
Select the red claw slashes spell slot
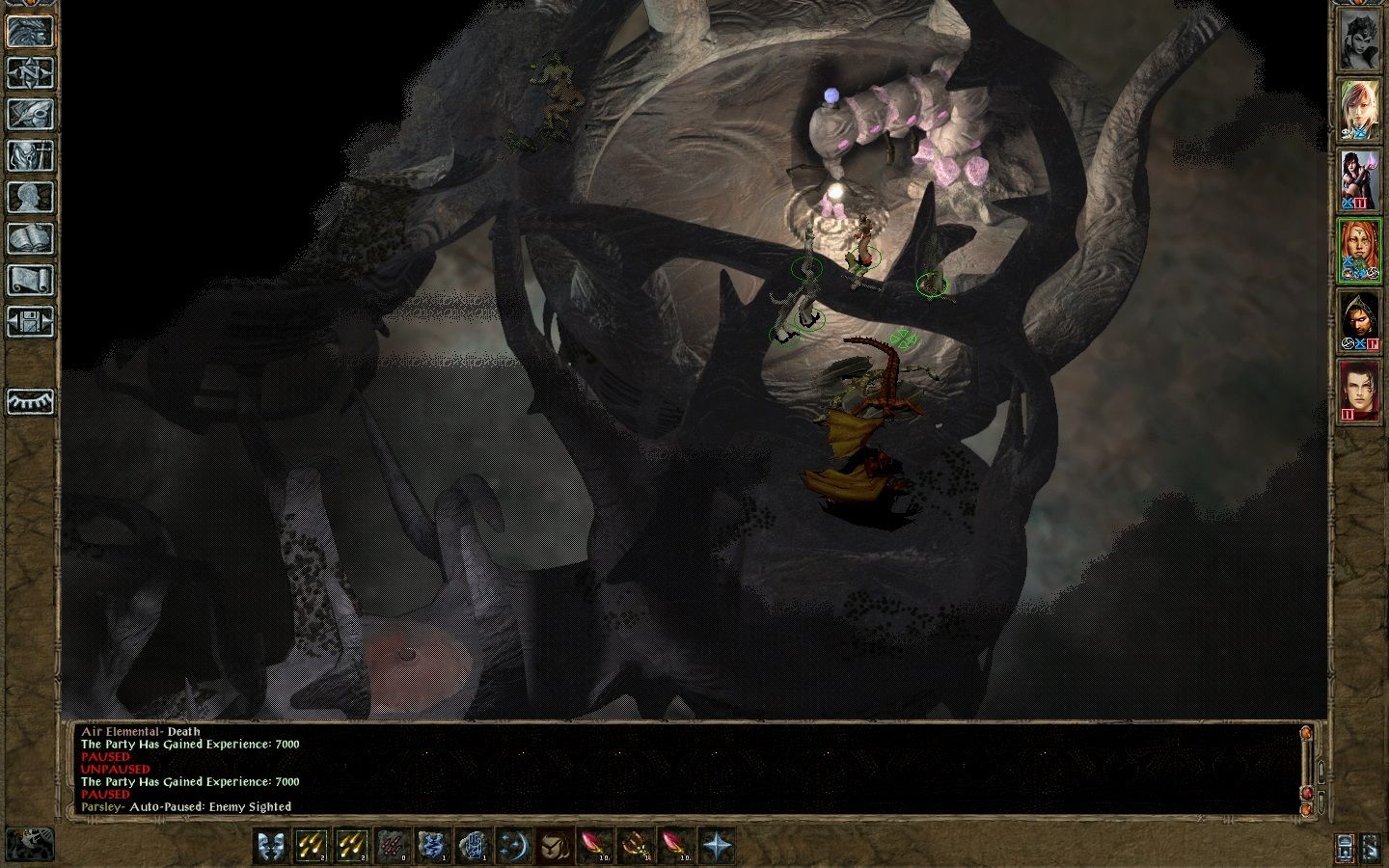tap(392, 846)
